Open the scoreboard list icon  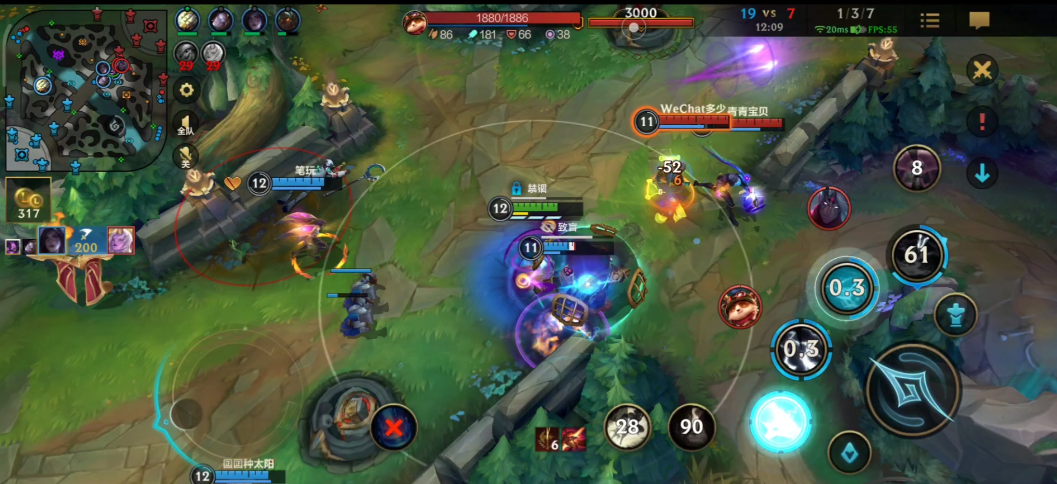[x=929, y=20]
